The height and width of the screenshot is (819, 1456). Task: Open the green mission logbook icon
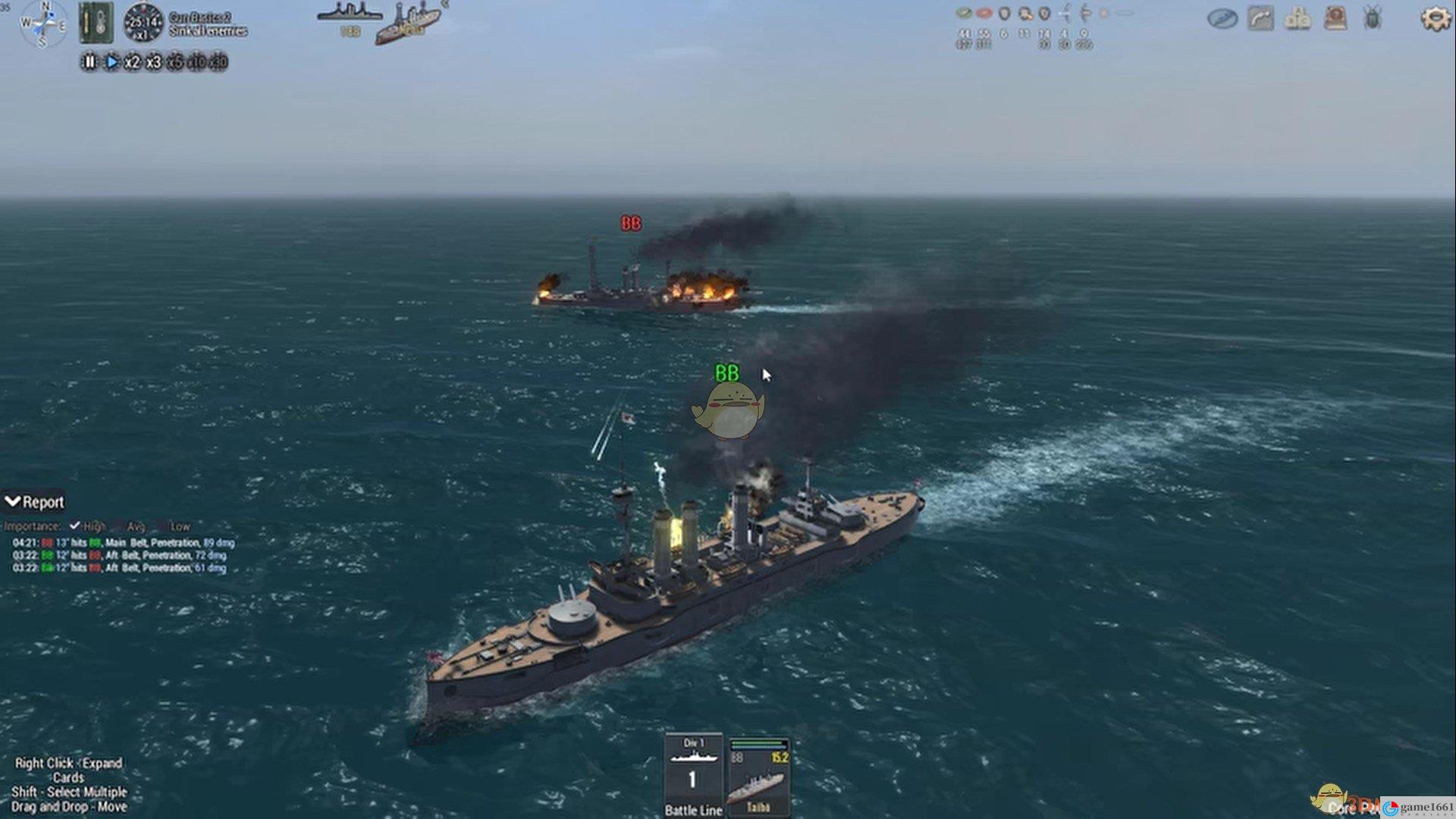[96, 23]
